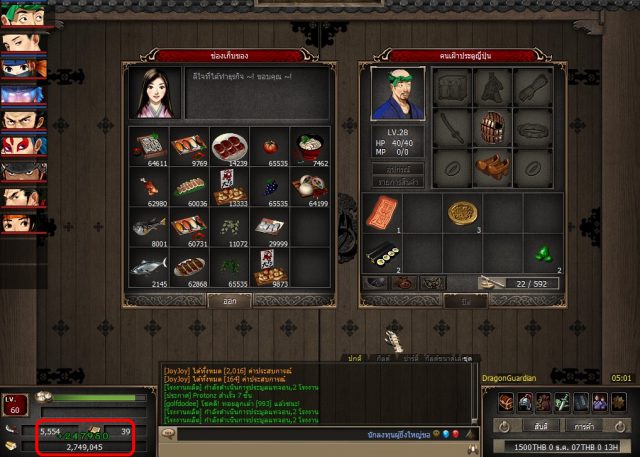Select the top green-haired party member portrait
The image size is (640, 457).
point(22,16)
